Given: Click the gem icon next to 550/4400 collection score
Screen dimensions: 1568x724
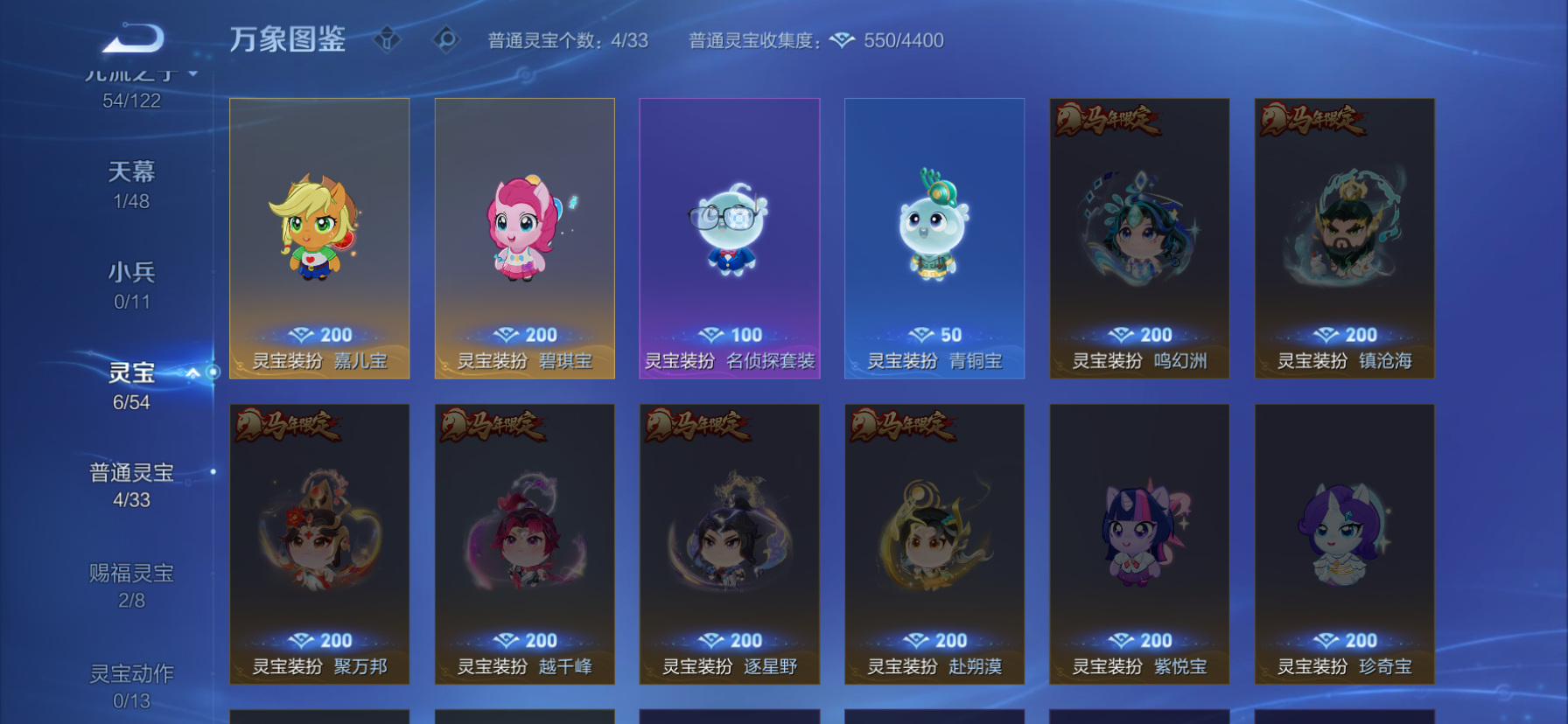Looking at the screenshot, I should coord(843,39).
